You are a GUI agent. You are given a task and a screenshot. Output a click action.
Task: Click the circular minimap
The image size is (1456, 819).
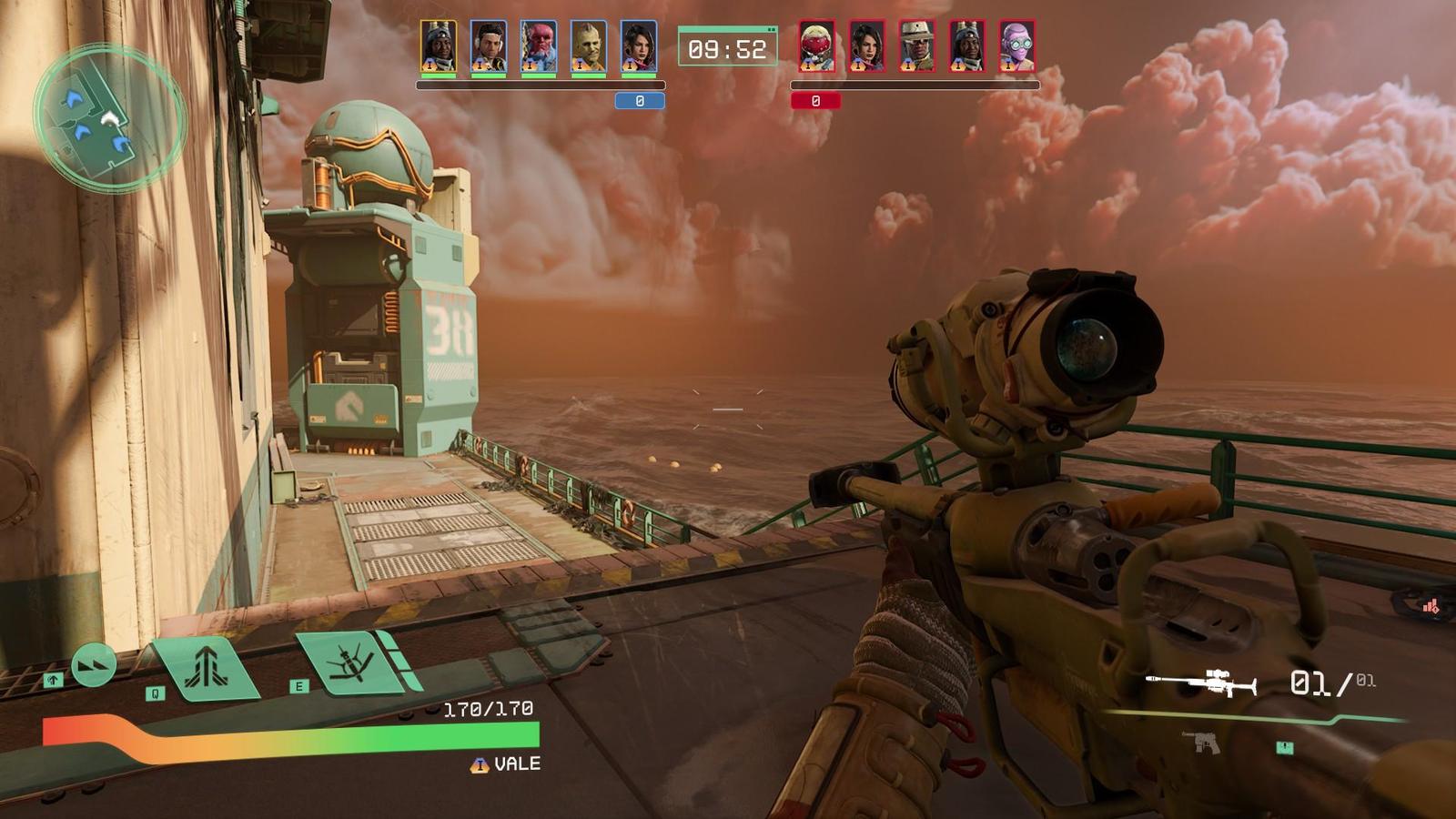pos(110,118)
